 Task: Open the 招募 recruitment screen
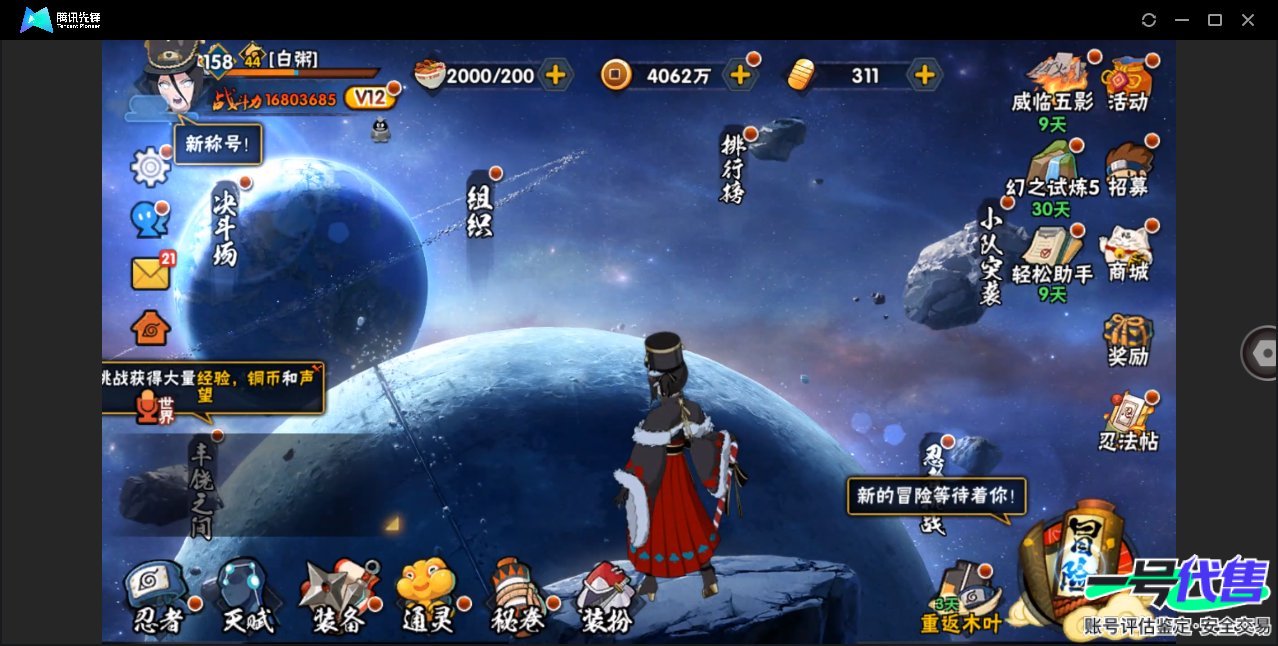click(1128, 168)
